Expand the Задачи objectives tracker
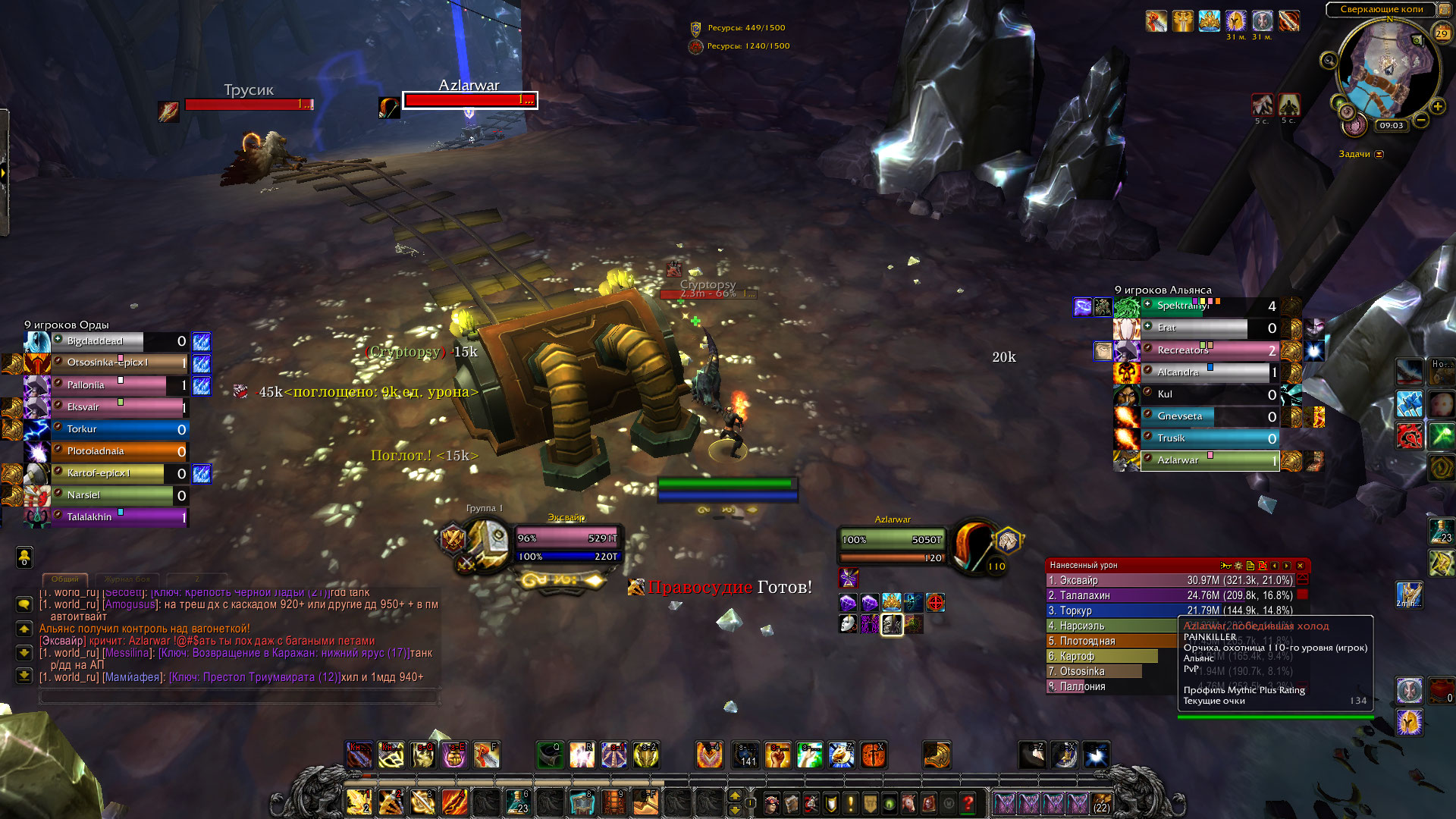This screenshot has width=1456, height=819. click(x=1379, y=154)
